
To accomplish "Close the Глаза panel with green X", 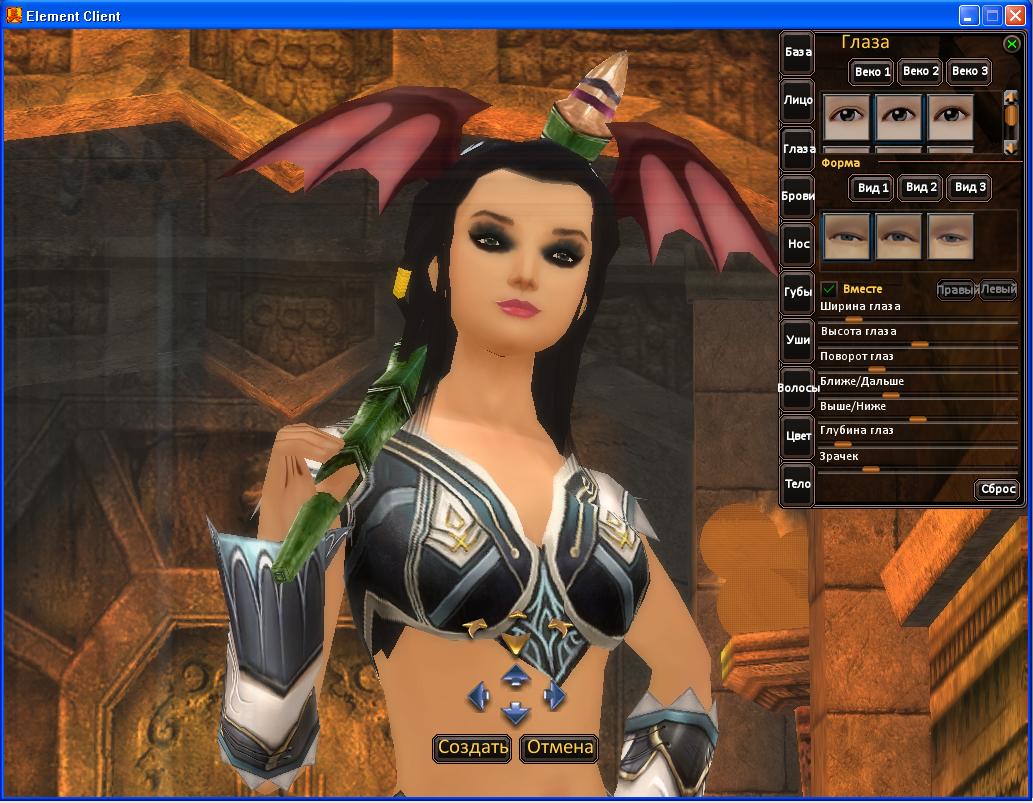I will [1012, 44].
